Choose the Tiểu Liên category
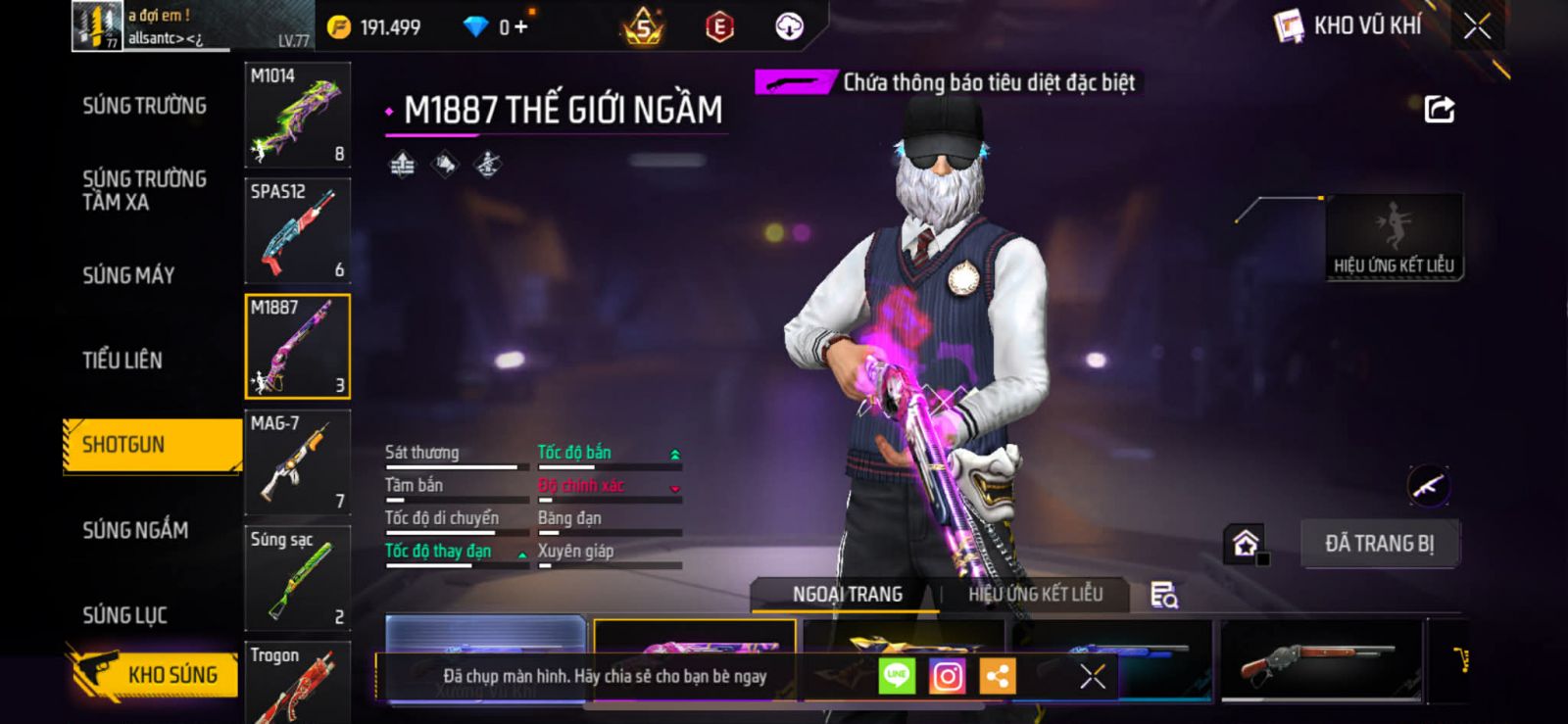The height and width of the screenshot is (724, 1568). (x=122, y=361)
